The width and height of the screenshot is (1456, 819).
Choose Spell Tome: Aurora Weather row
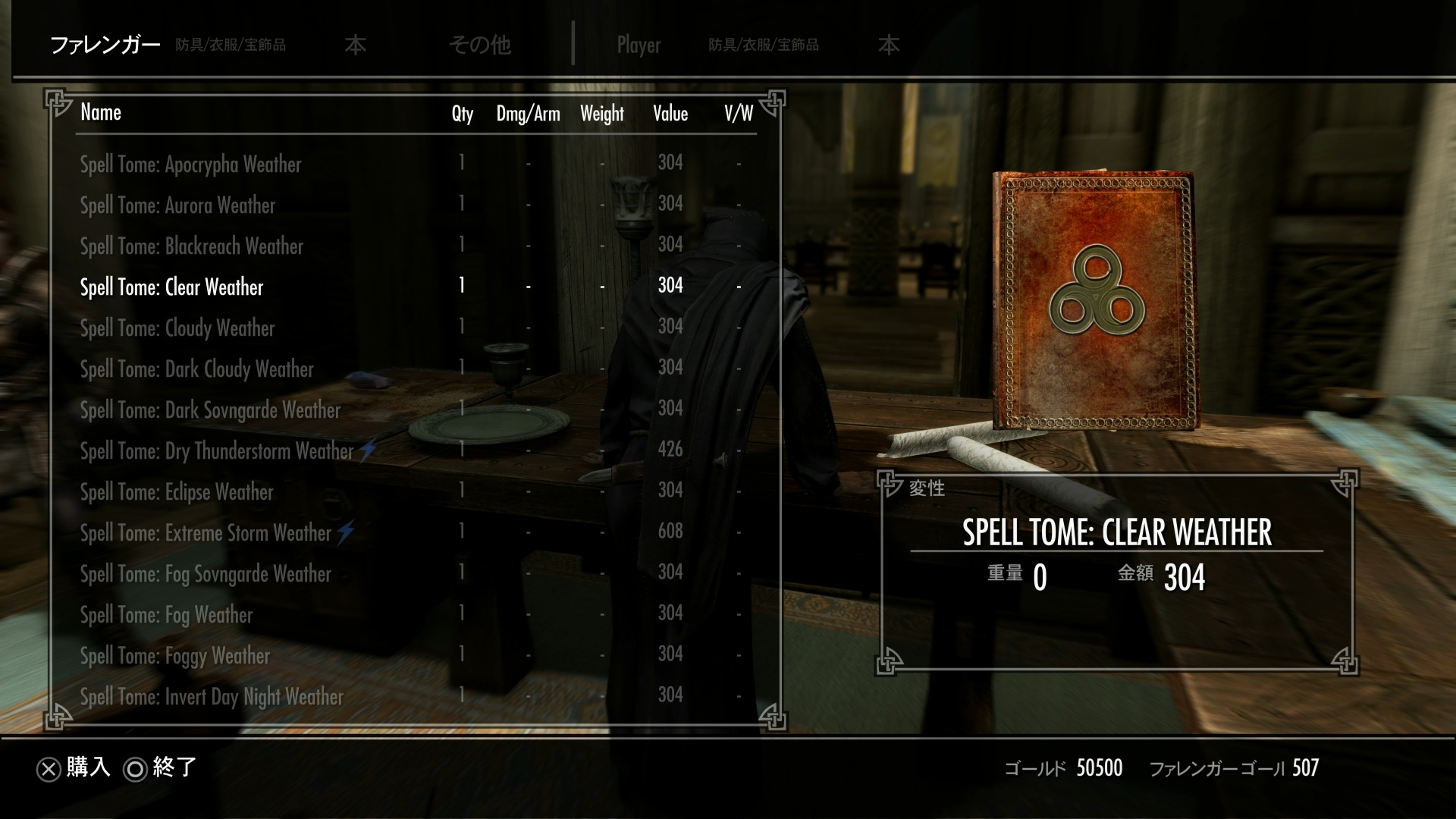click(x=178, y=206)
